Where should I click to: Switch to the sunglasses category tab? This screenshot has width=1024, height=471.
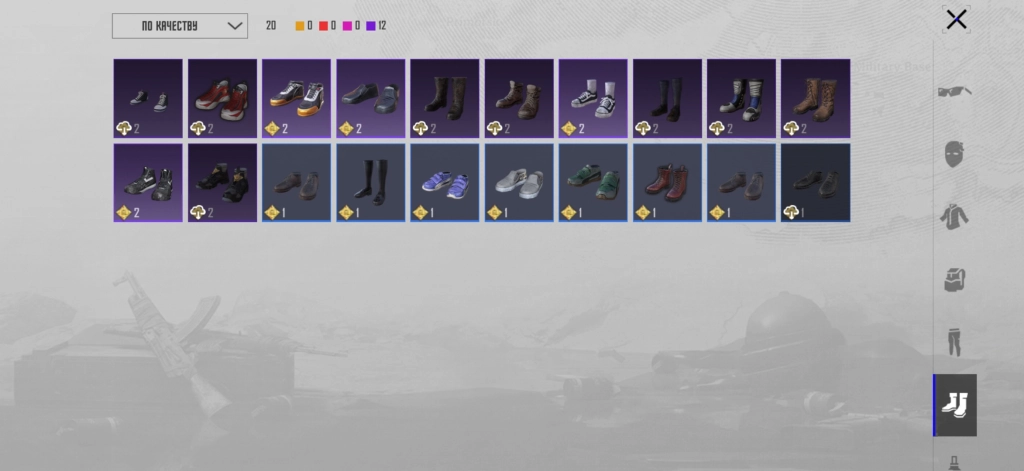[x=955, y=92]
